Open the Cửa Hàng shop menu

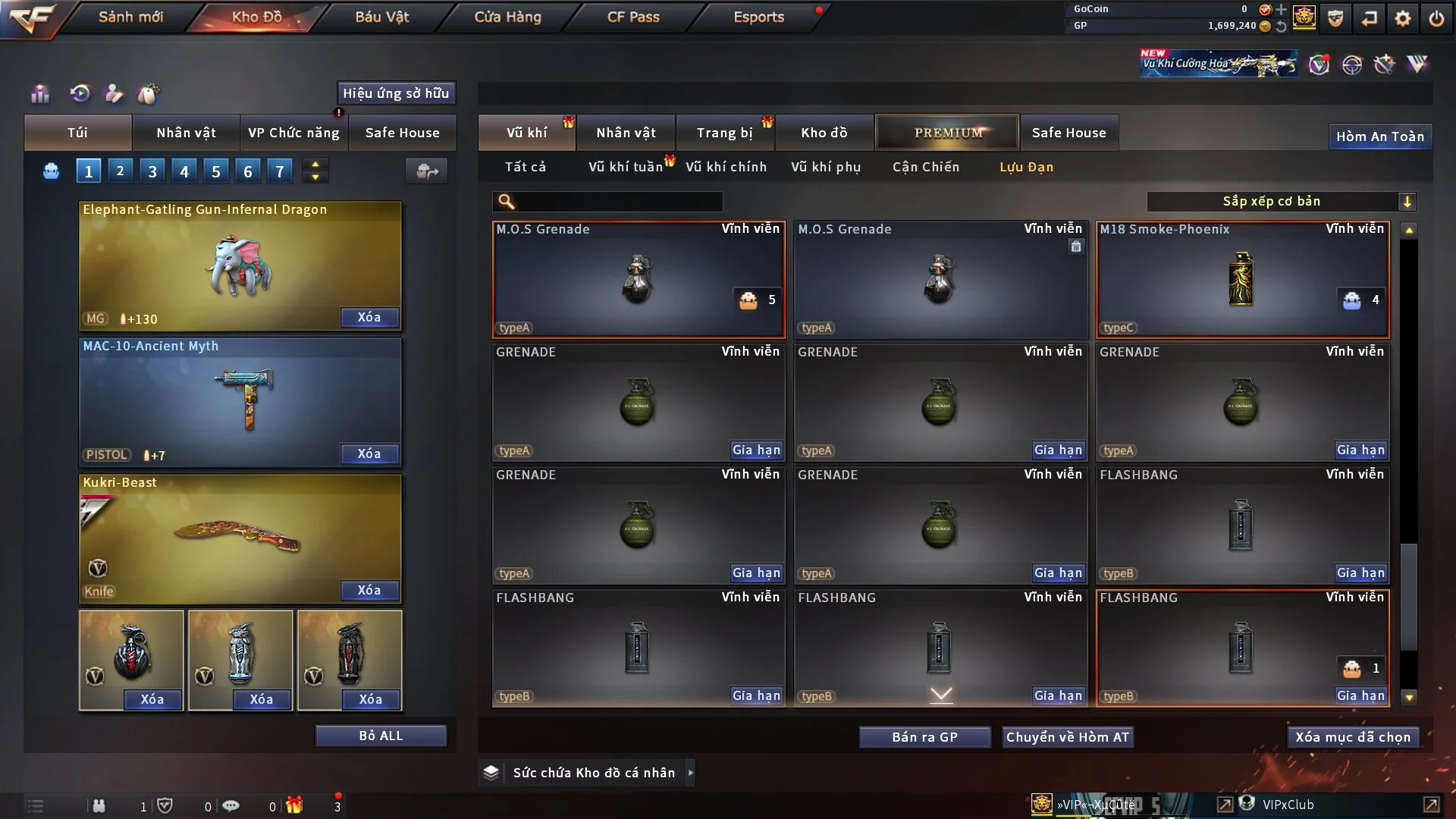(x=507, y=17)
